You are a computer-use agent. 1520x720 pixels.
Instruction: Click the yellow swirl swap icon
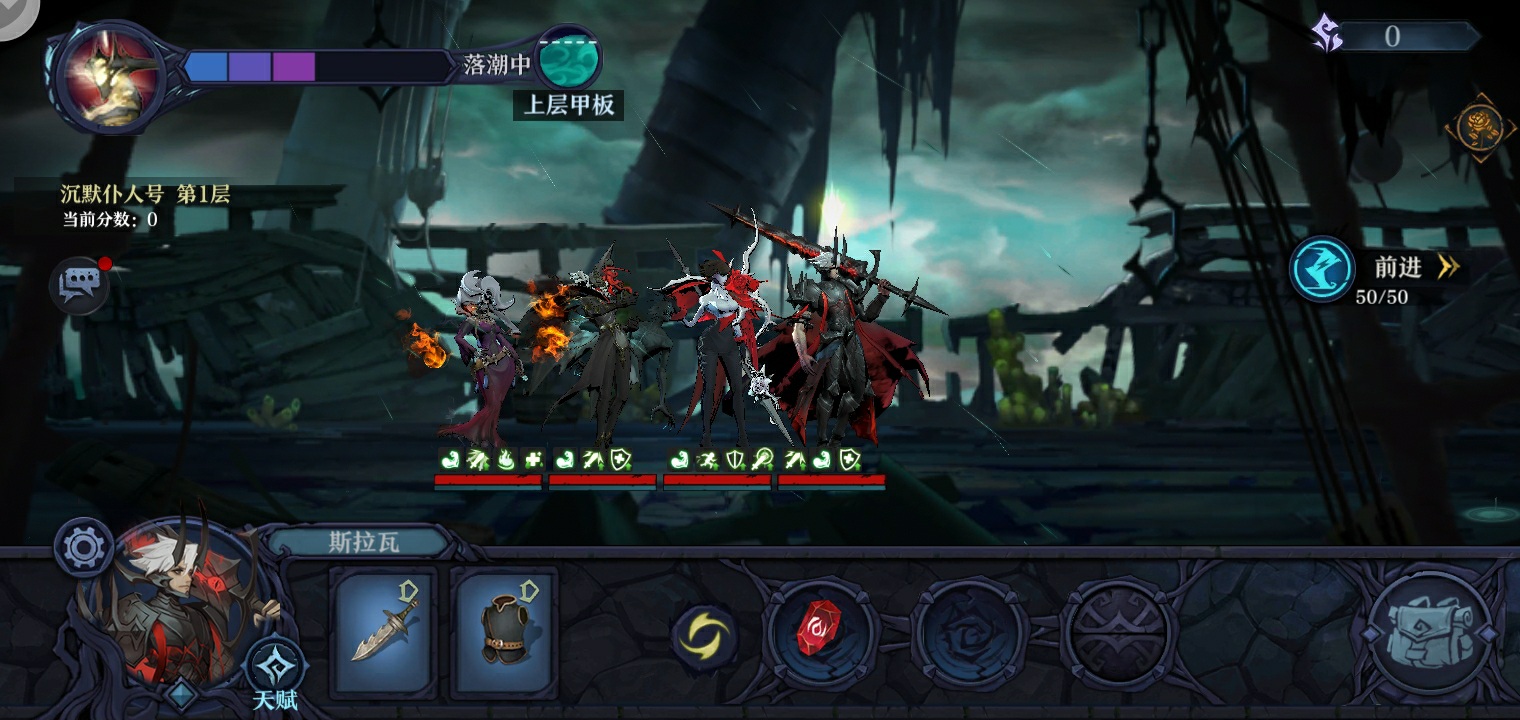(704, 636)
